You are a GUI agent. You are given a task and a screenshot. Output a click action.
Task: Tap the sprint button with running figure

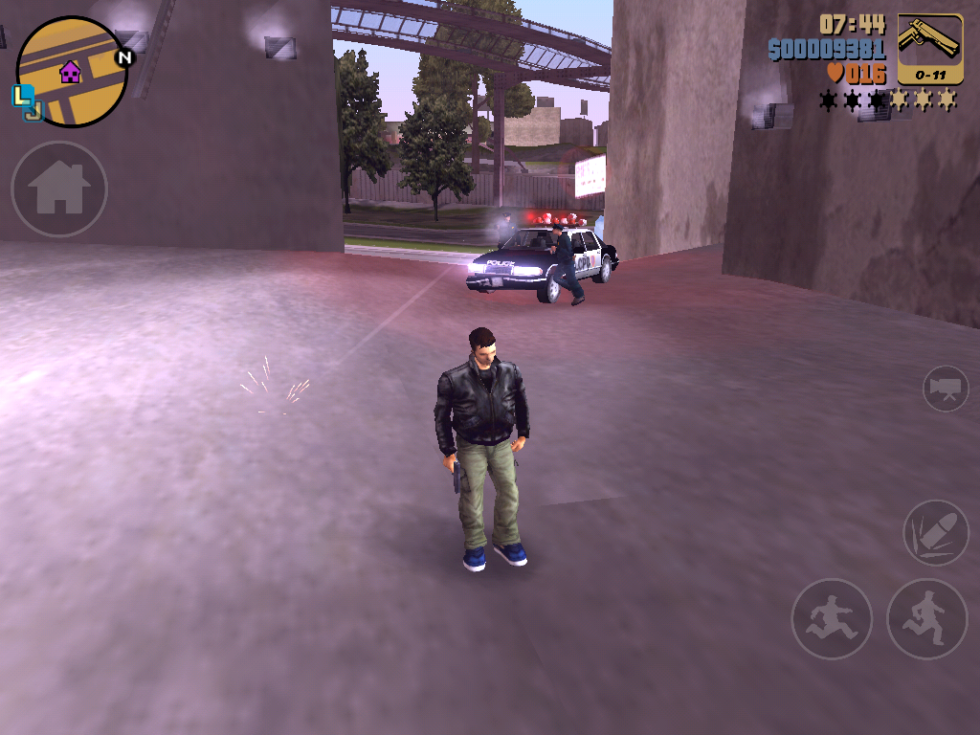pos(927,618)
